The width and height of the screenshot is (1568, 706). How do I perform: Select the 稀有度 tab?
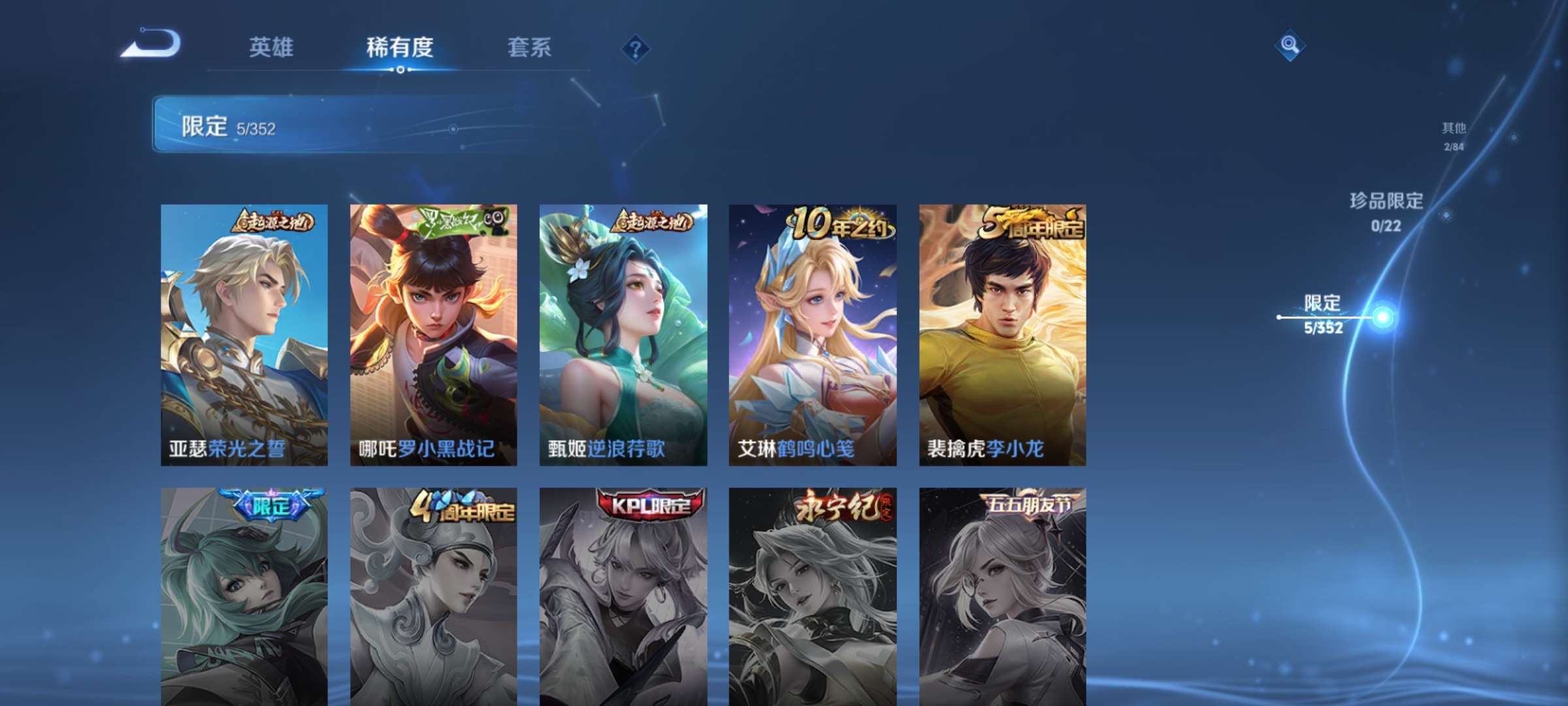401,47
